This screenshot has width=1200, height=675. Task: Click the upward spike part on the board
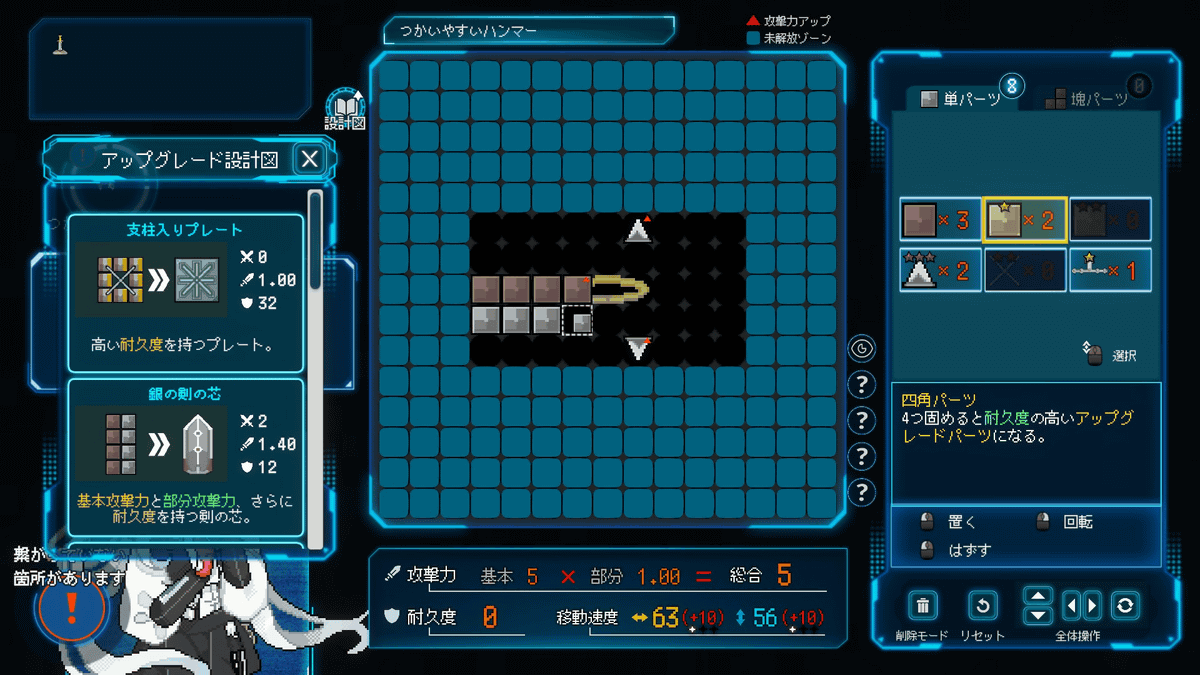(637, 232)
